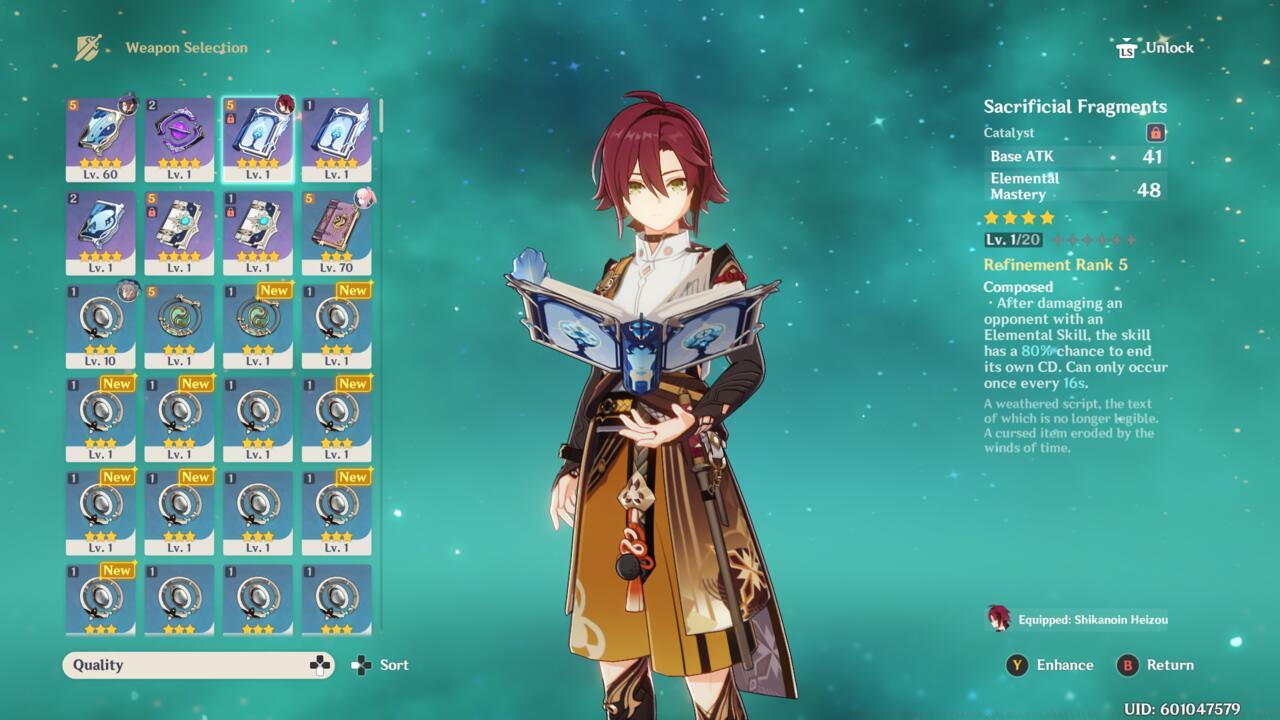Choose the purple orb catalyst
This screenshot has height=720, width=1280.
point(179,138)
